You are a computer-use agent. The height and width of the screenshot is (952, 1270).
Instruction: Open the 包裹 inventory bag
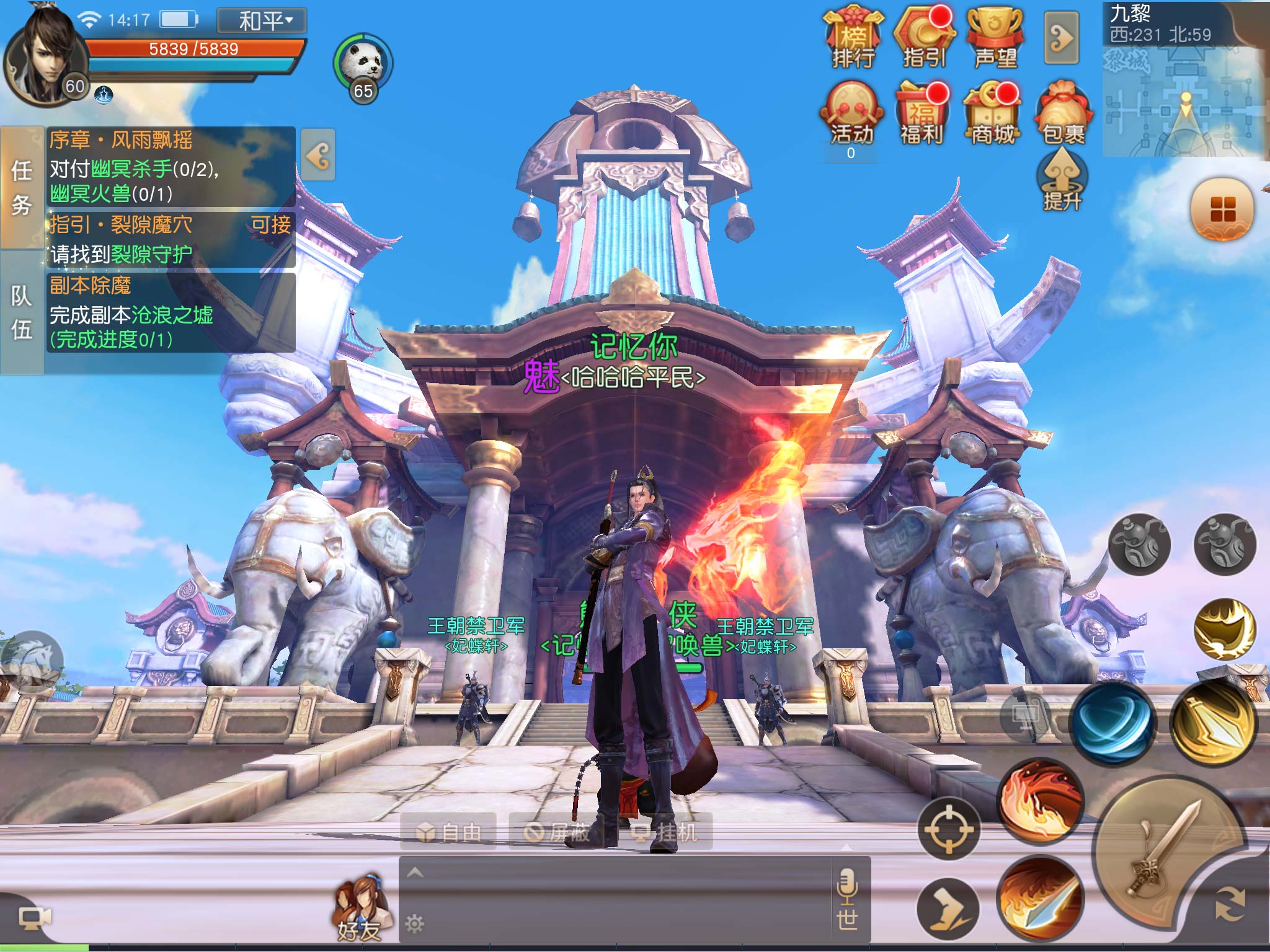point(1064,115)
